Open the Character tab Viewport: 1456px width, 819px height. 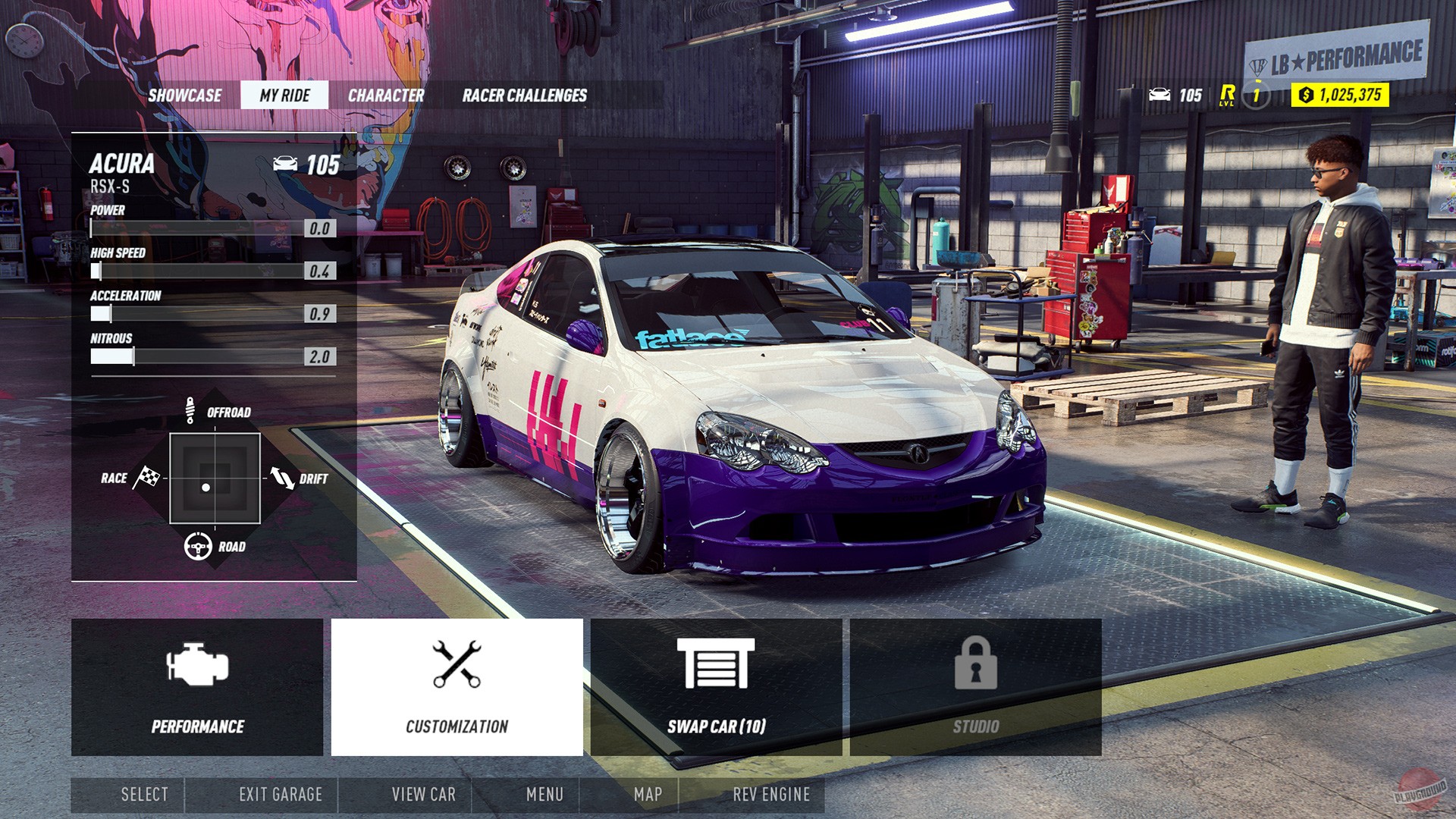tap(386, 96)
